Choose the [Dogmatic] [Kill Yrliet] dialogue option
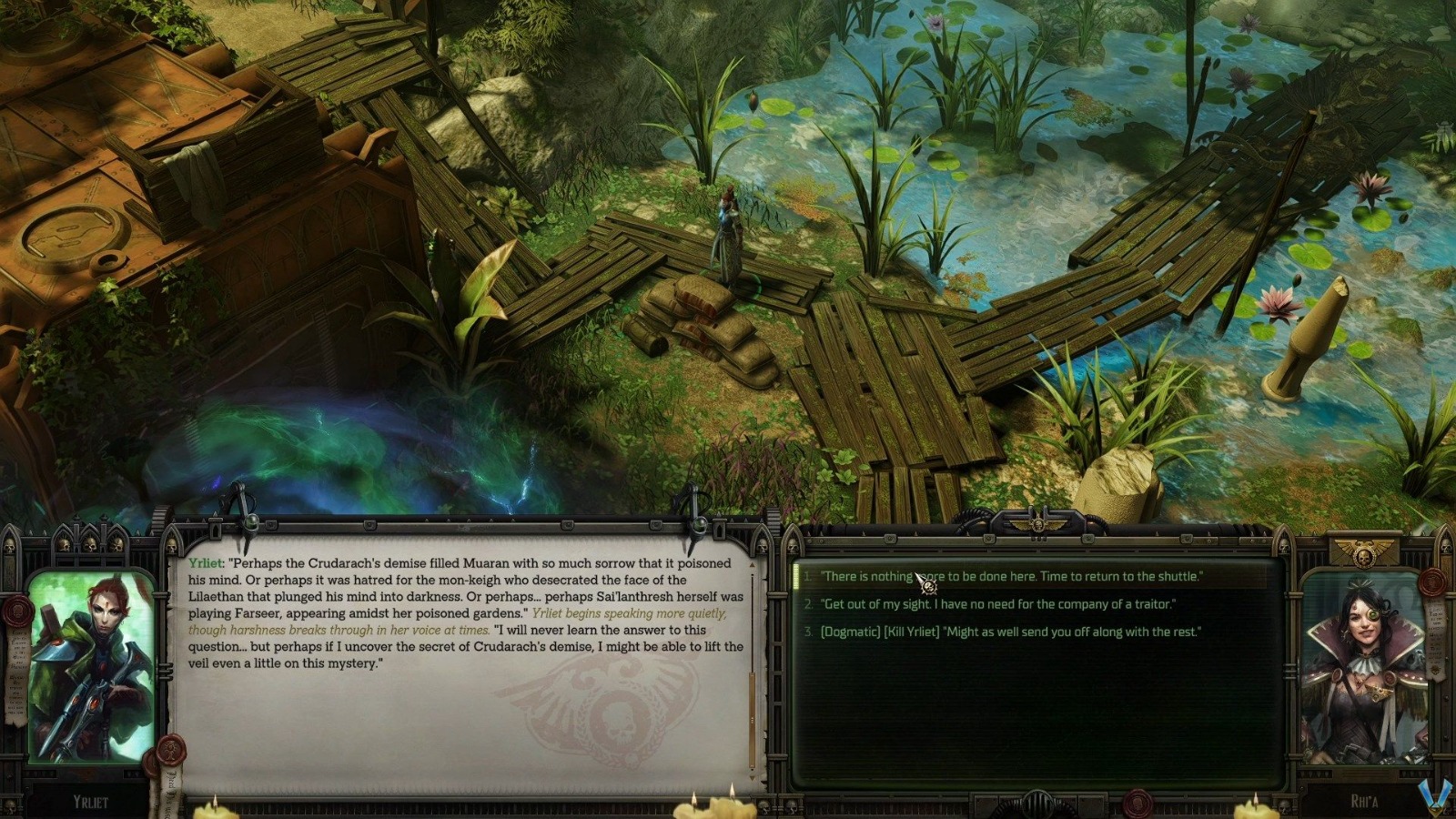 point(1010,632)
